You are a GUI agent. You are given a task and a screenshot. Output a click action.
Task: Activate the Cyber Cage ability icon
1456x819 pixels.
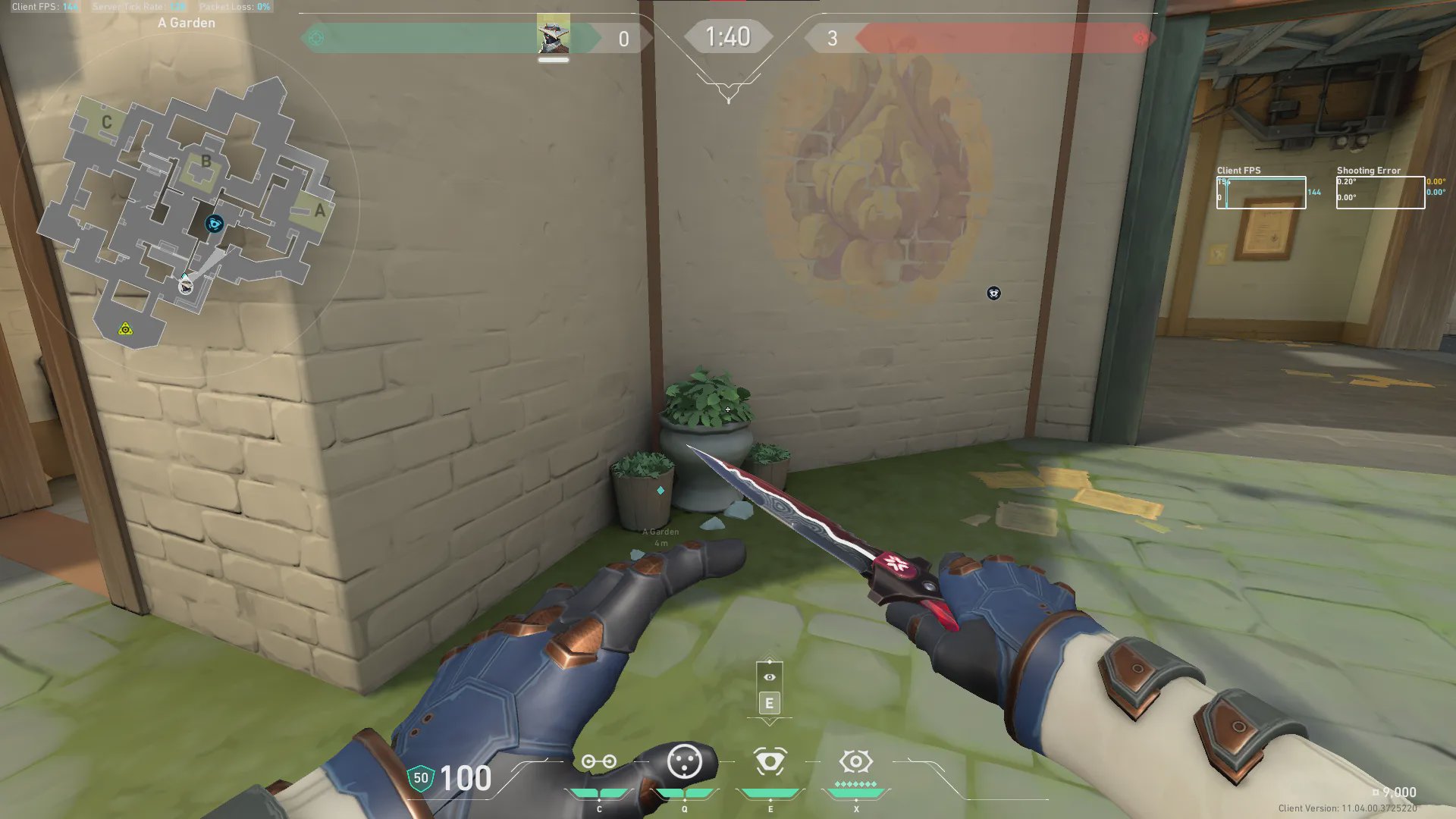pos(684,761)
